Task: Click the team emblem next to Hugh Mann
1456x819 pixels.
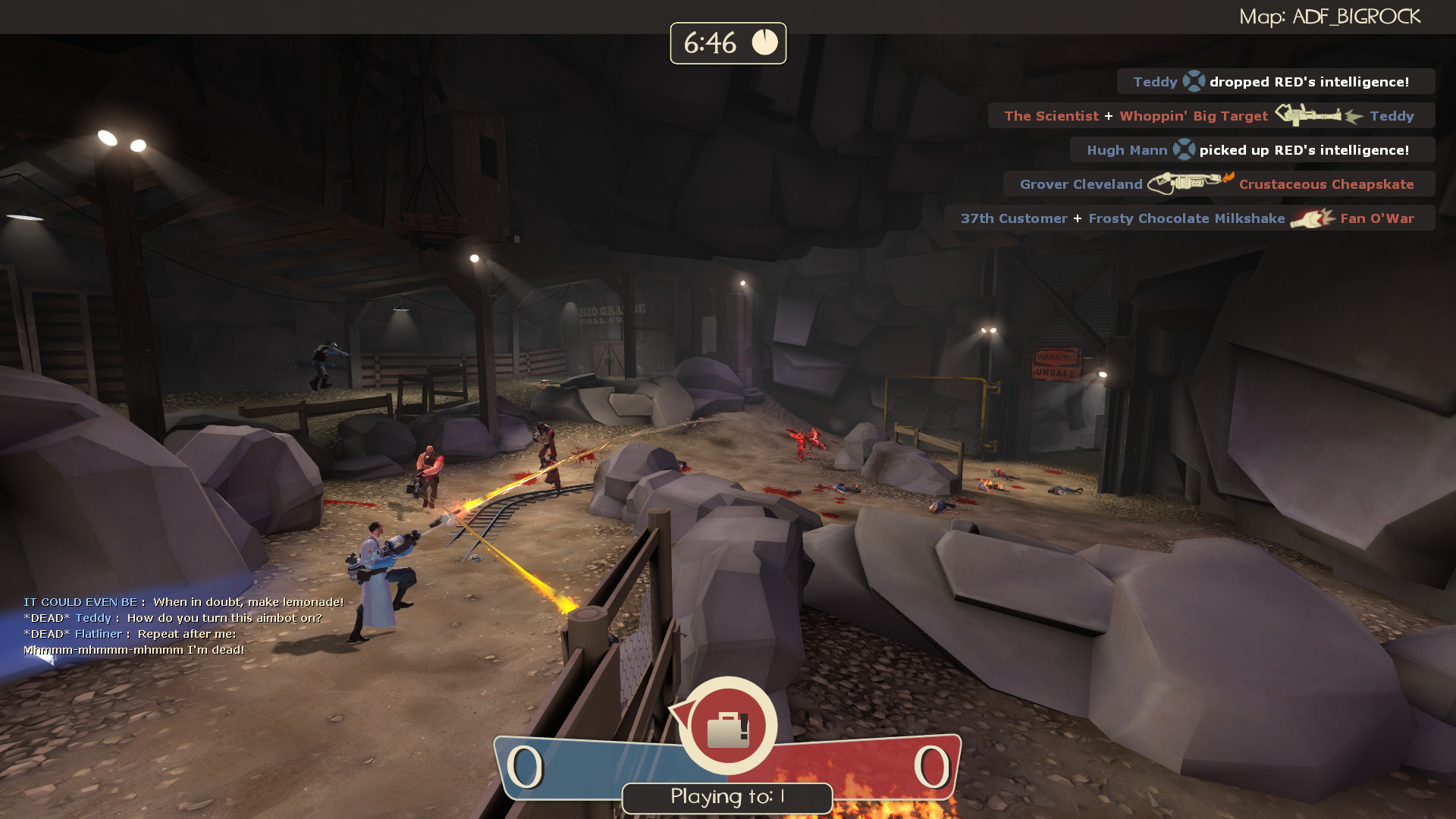Action: [1183, 149]
